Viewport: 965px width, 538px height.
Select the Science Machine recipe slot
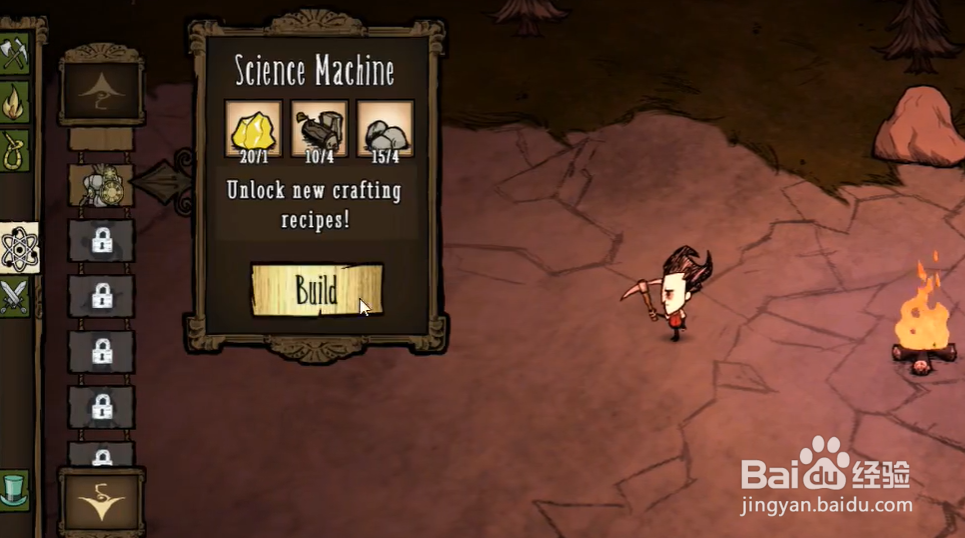tap(100, 185)
